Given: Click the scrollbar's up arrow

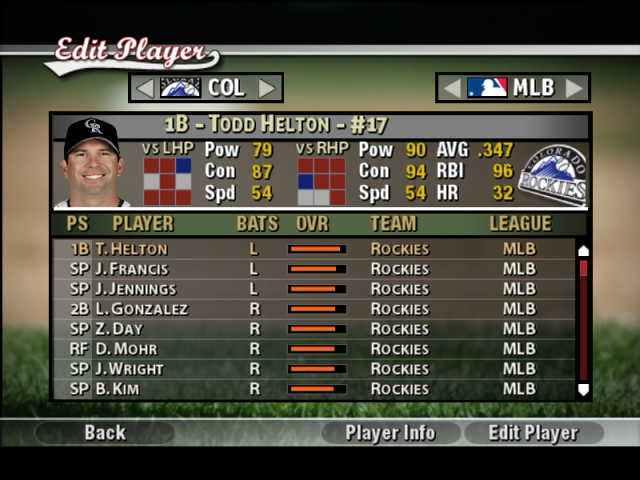Looking at the screenshot, I should click(x=584, y=250).
